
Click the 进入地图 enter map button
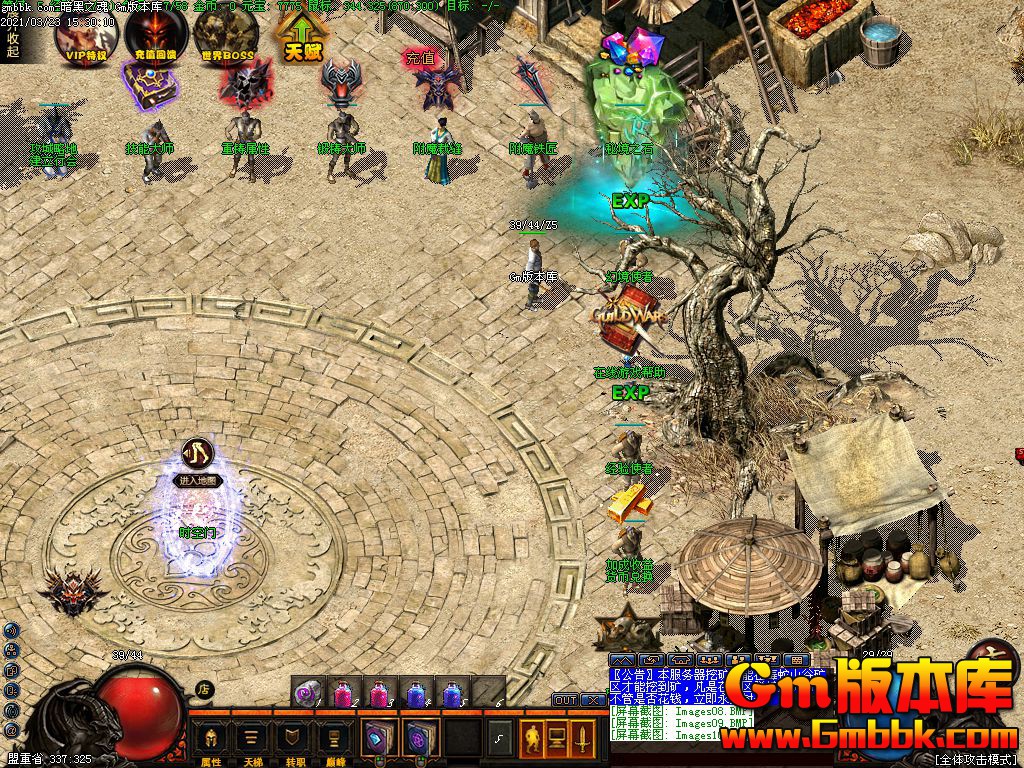pyautogui.click(x=198, y=480)
